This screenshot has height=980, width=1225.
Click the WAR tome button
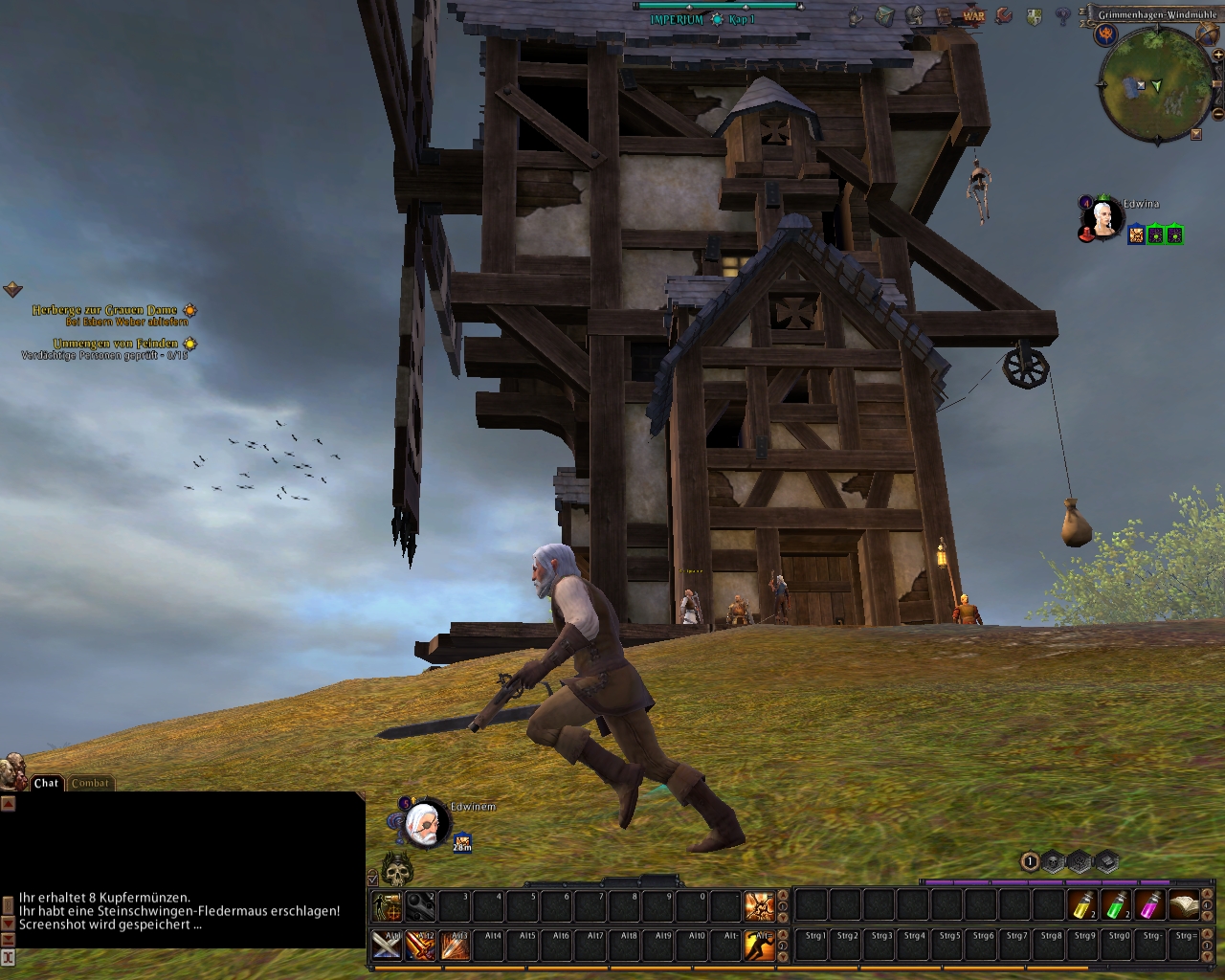click(973, 15)
